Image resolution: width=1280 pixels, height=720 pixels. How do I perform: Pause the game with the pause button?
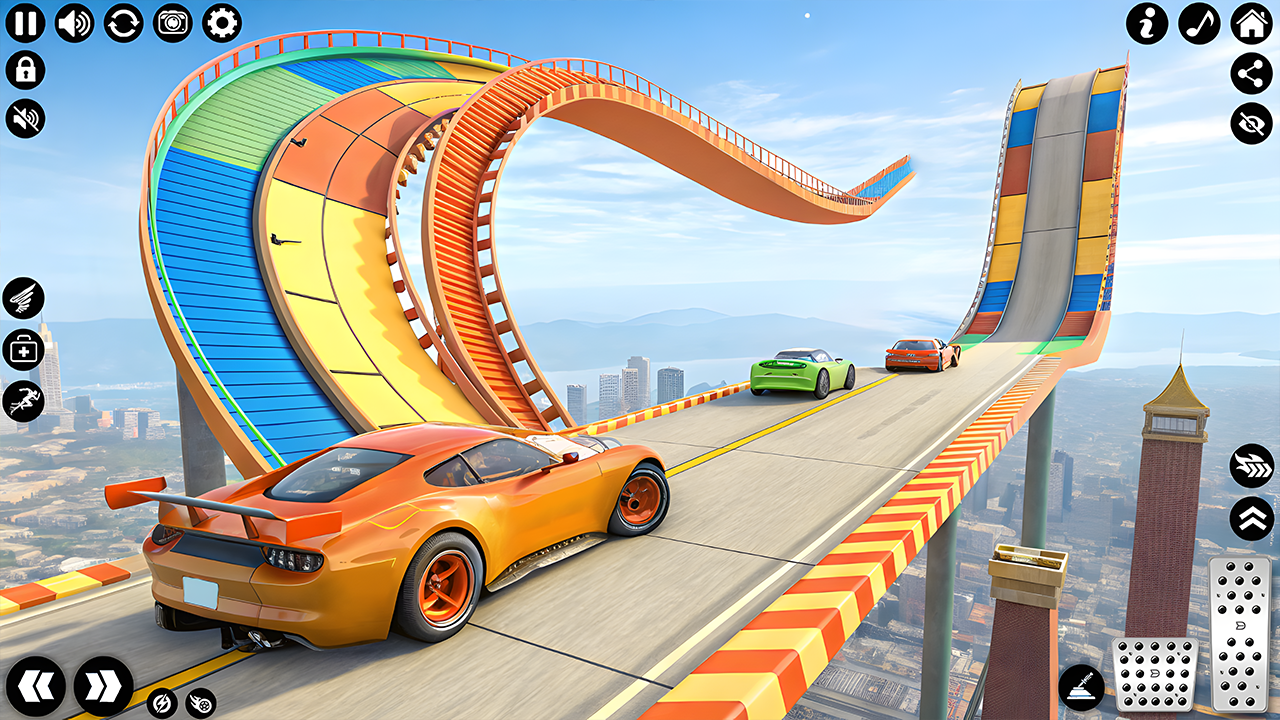(x=25, y=23)
